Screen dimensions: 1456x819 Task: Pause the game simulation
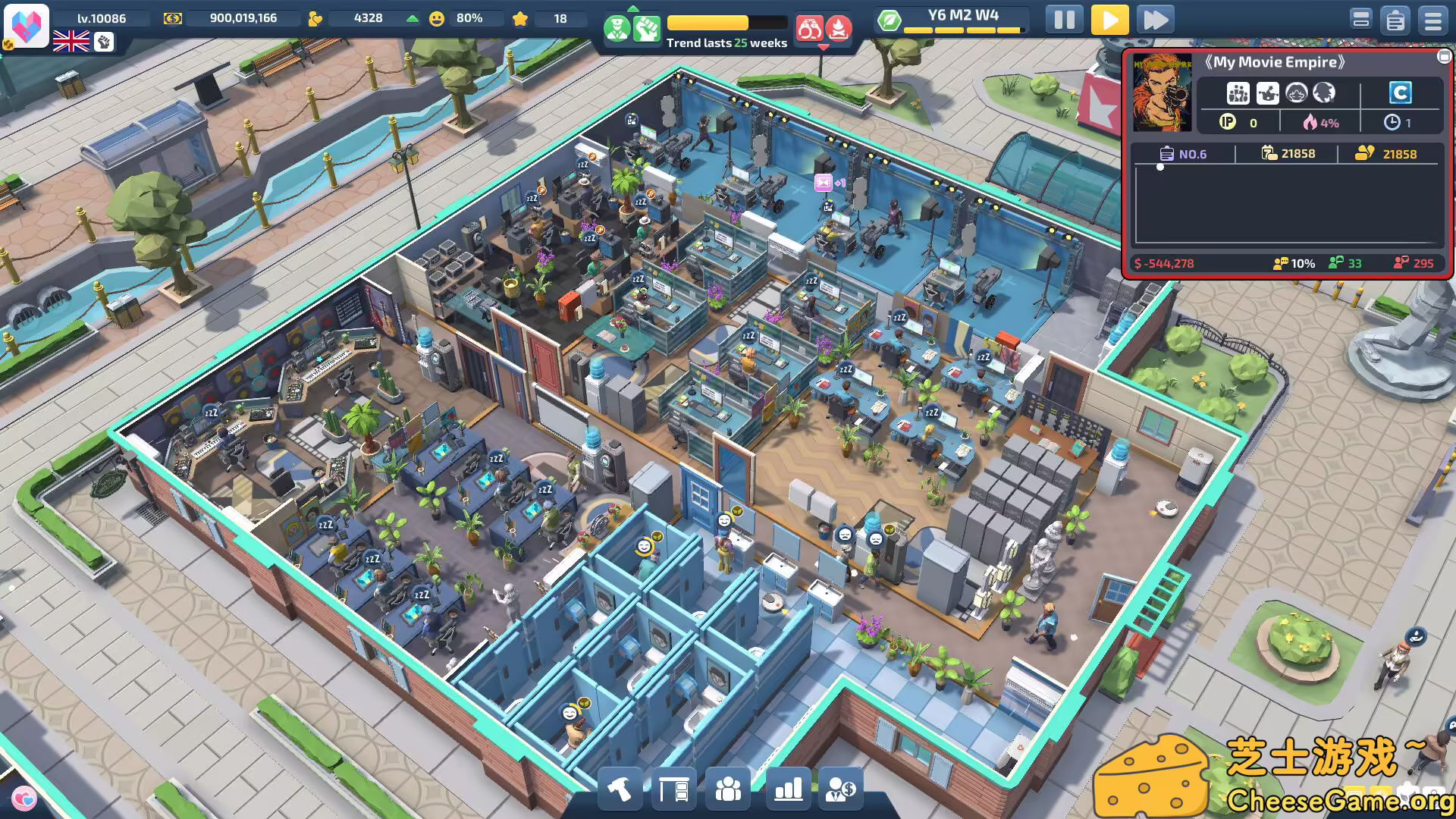coord(1064,20)
